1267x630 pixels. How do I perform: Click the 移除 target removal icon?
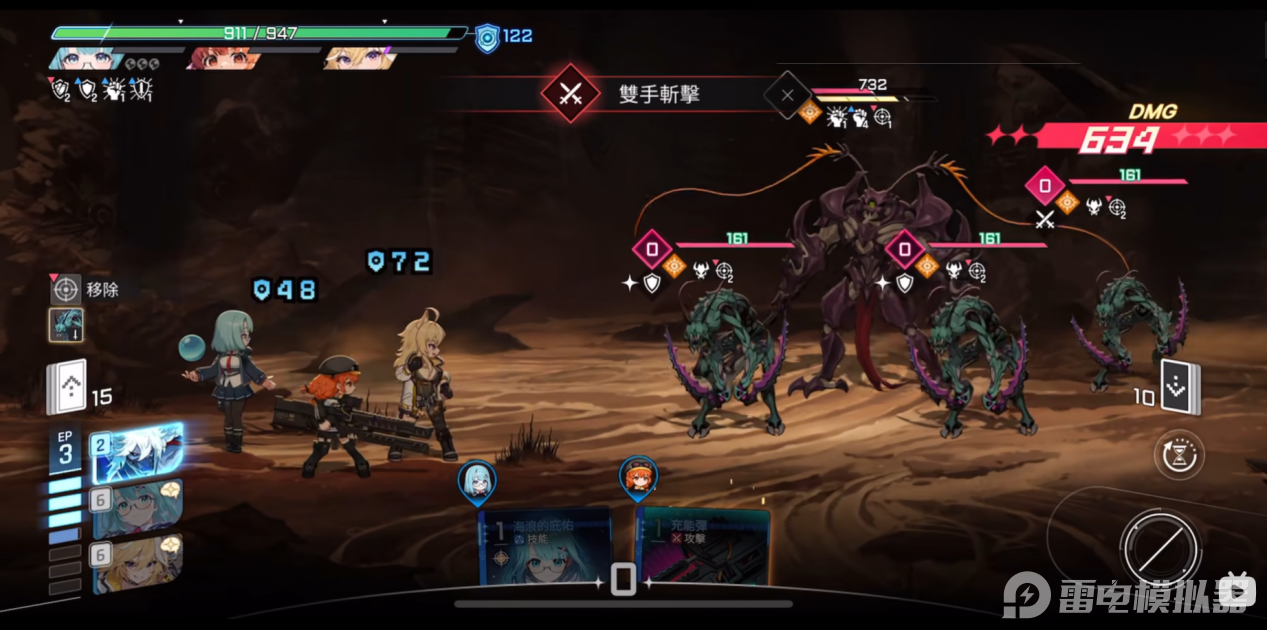(x=66, y=290)
